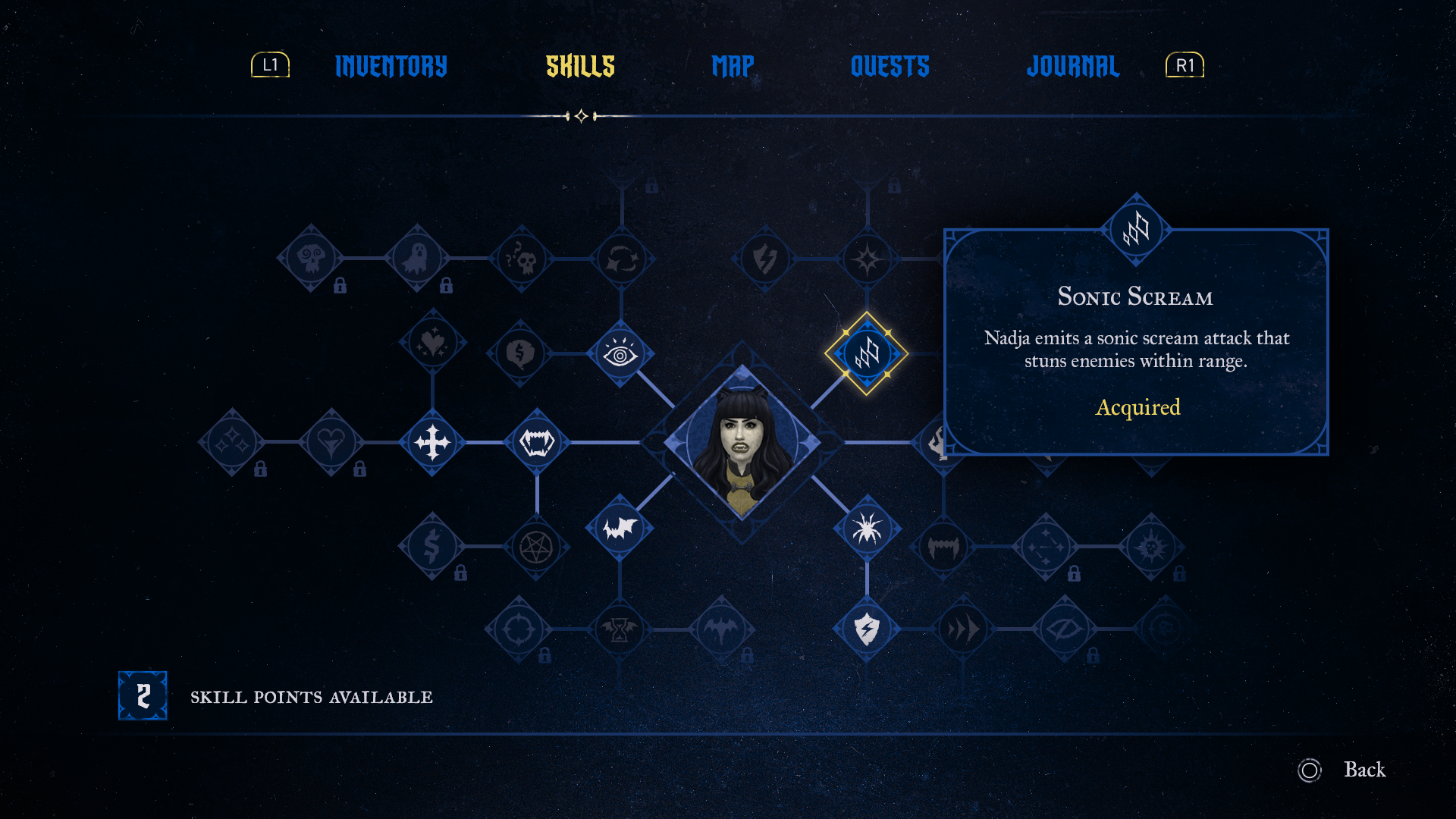Select the Sonic Scream skill node
Viewport: 1456px width, 819px height.
[867, 353]
